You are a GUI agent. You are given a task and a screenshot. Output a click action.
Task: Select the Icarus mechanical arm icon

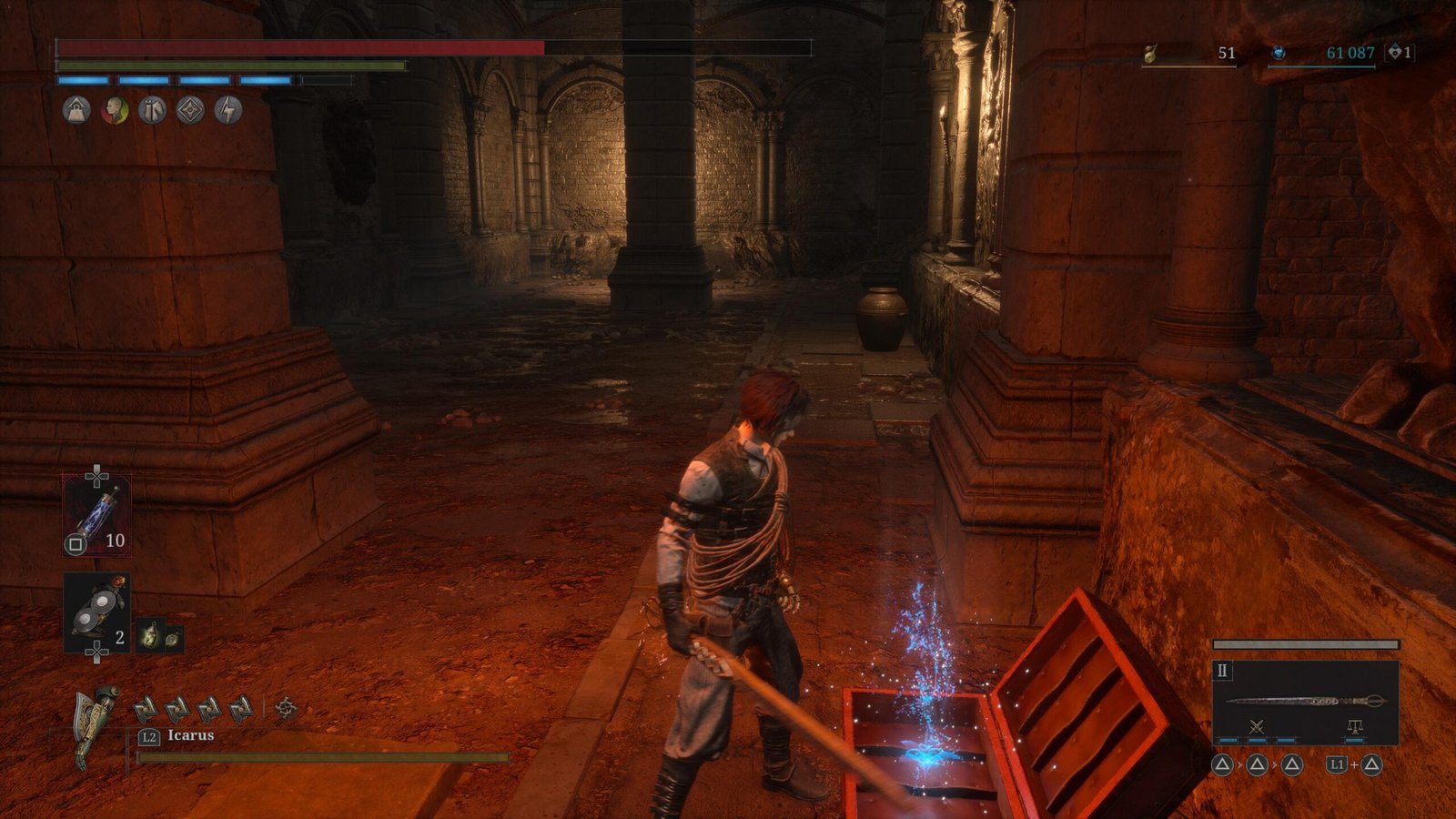click(98, 725)
